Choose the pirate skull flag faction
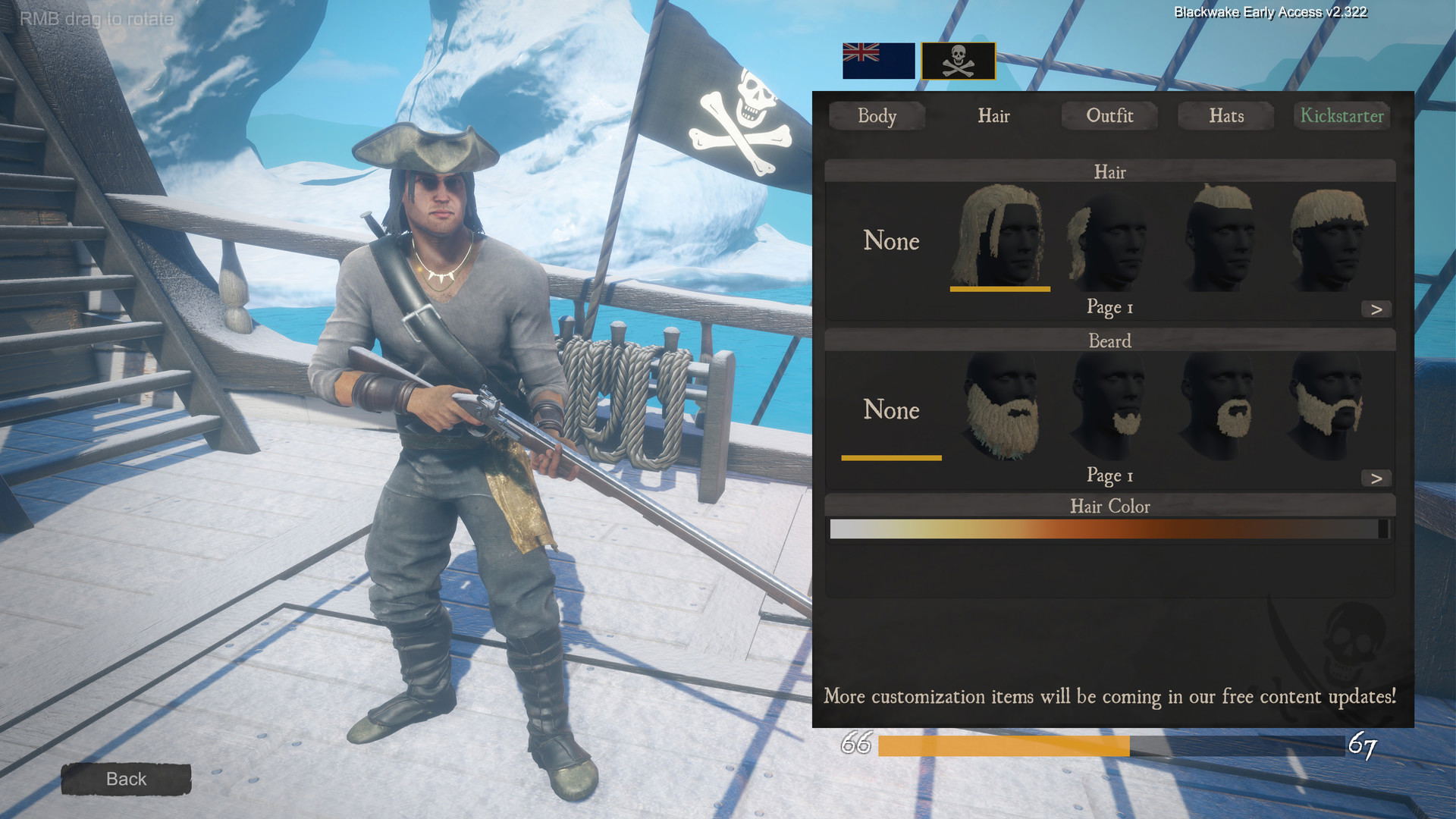1456x819 pixels. [958, 61]
